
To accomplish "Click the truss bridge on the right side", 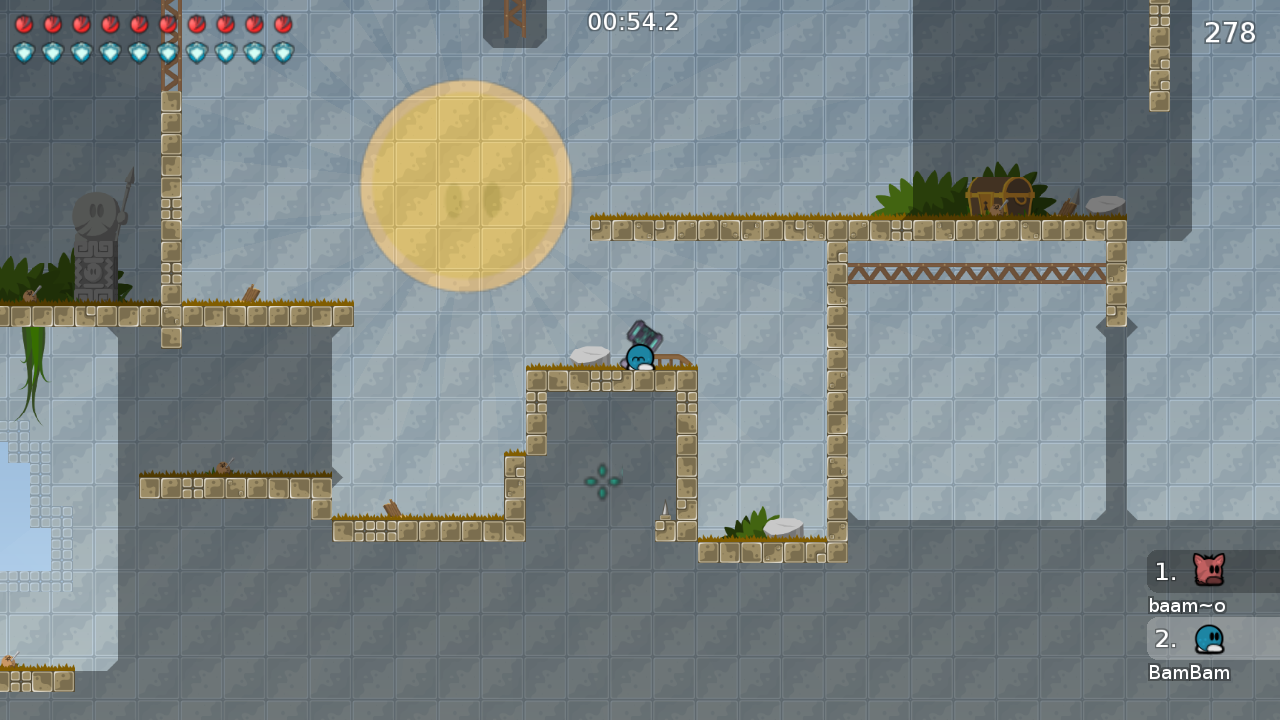I will pos(975,271).
